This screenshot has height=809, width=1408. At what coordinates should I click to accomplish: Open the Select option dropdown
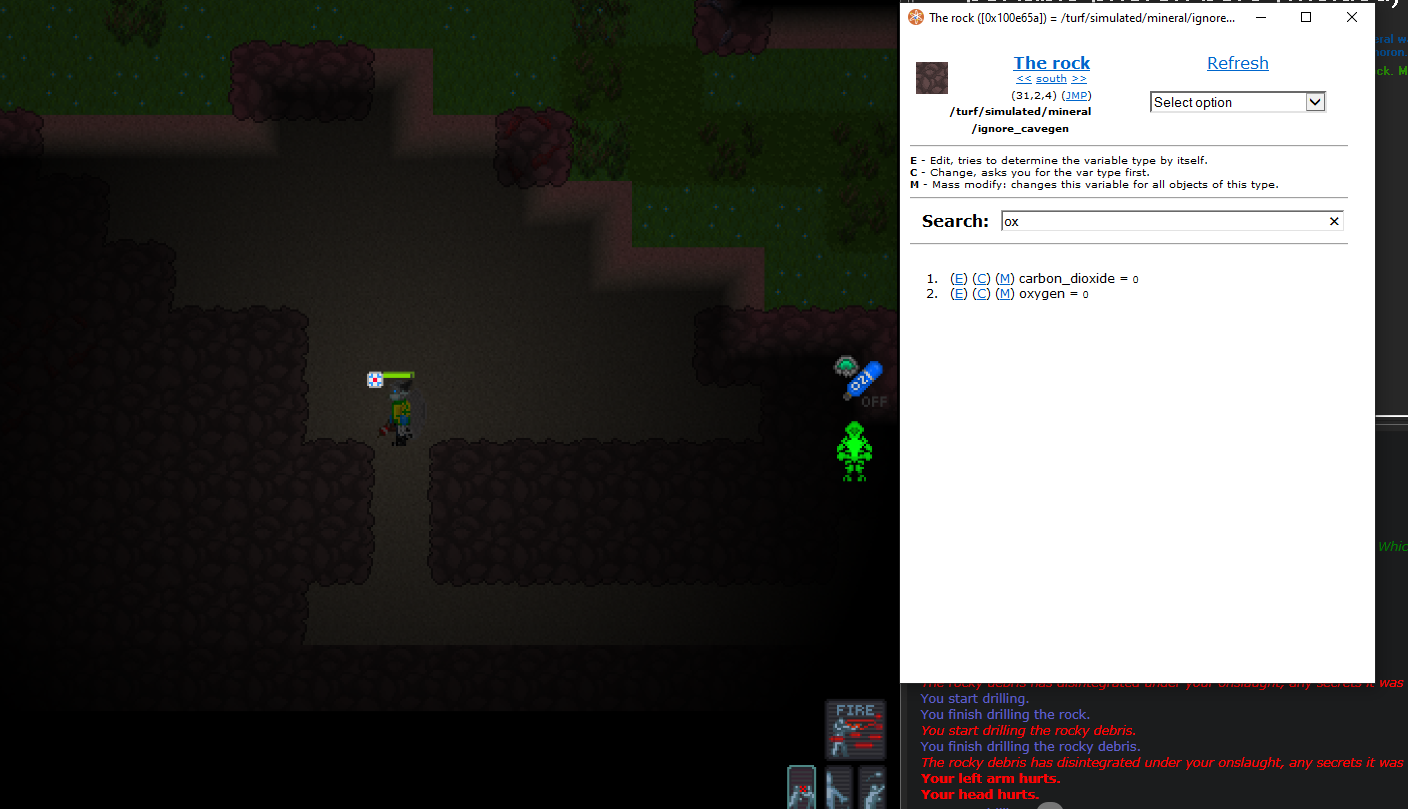[x=1237, y=101]
